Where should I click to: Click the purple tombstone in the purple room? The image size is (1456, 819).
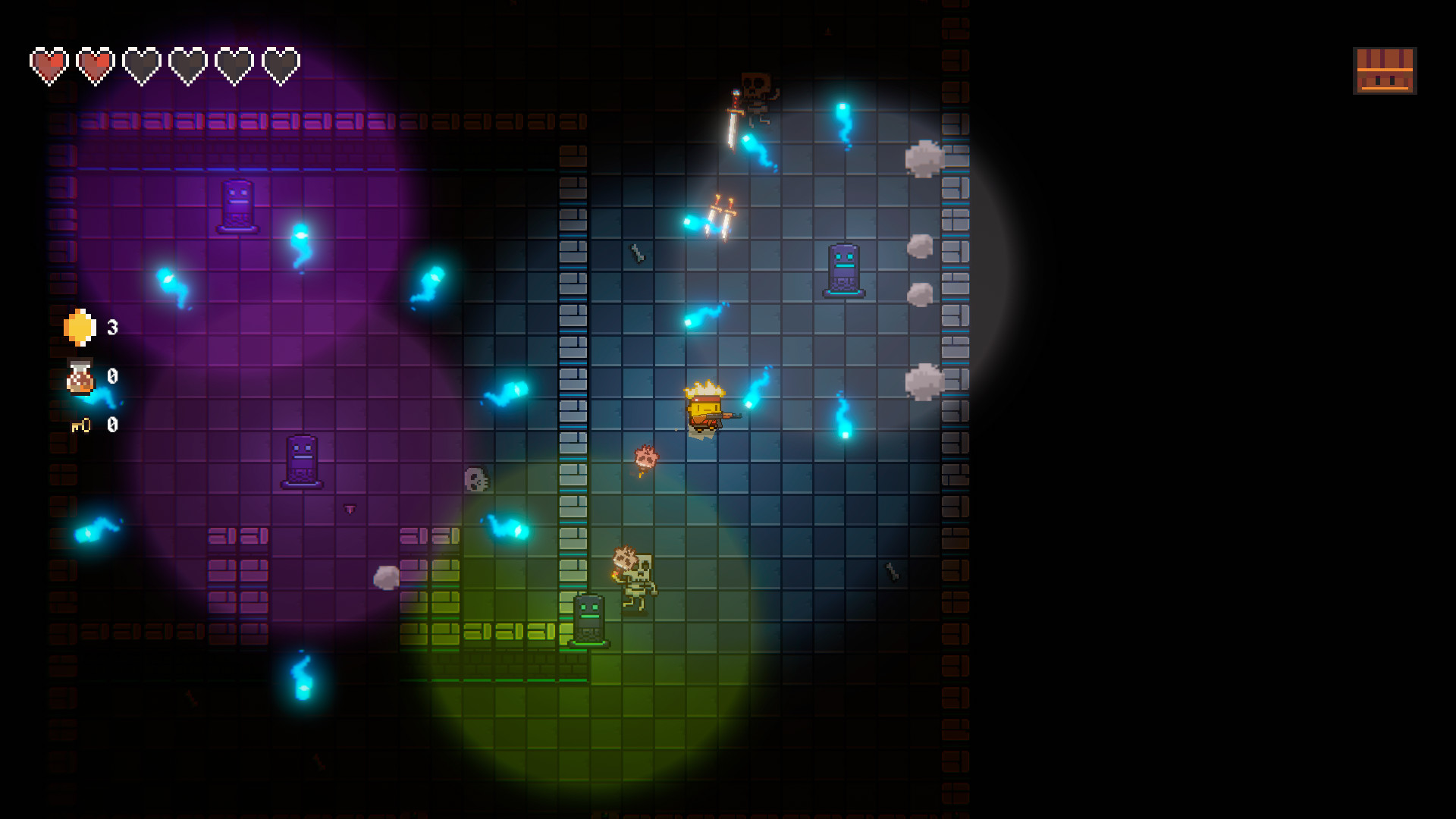point(237,205)
